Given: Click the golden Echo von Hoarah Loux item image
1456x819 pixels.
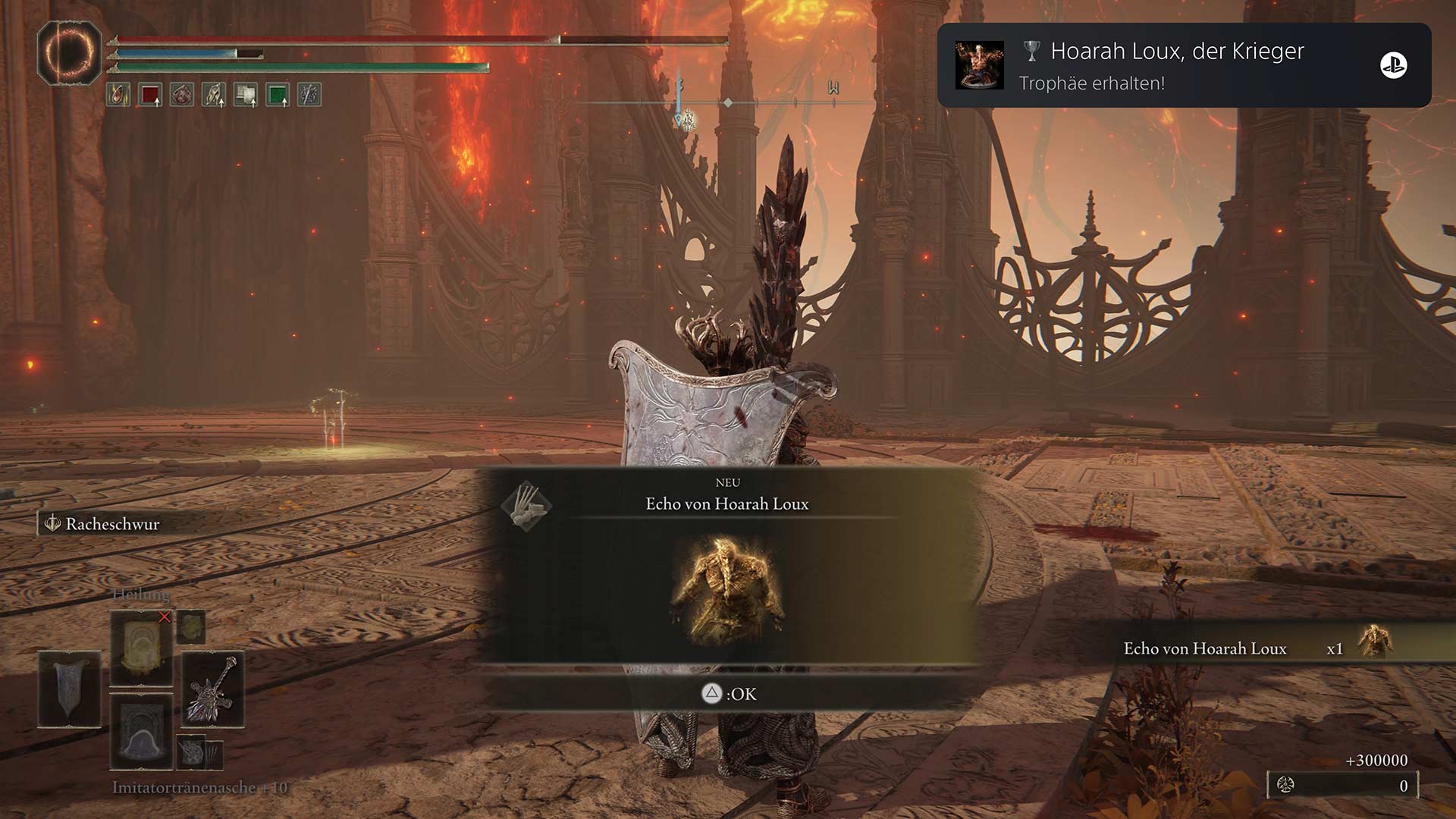Looking at the screenshot, I should 726,590.
